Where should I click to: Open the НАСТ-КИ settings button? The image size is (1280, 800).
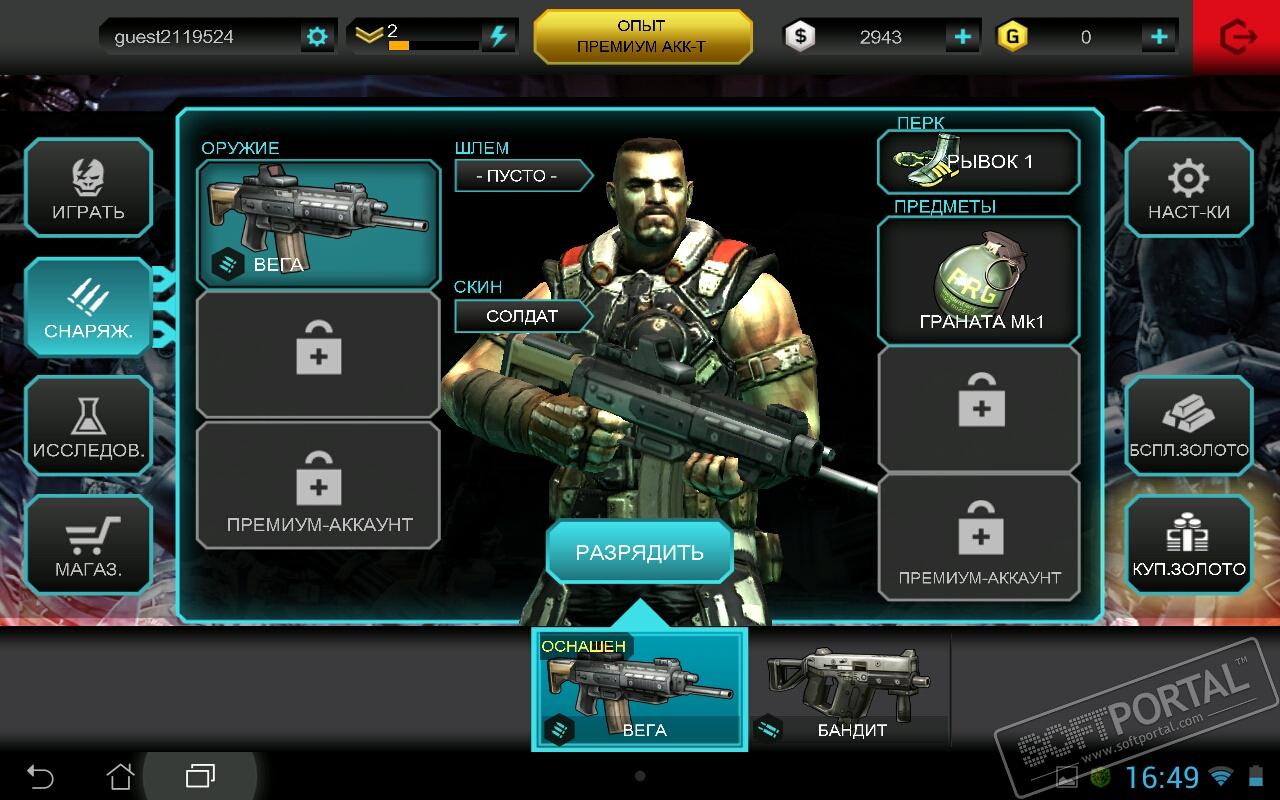pyautogui.click(x=1189, y=187)
